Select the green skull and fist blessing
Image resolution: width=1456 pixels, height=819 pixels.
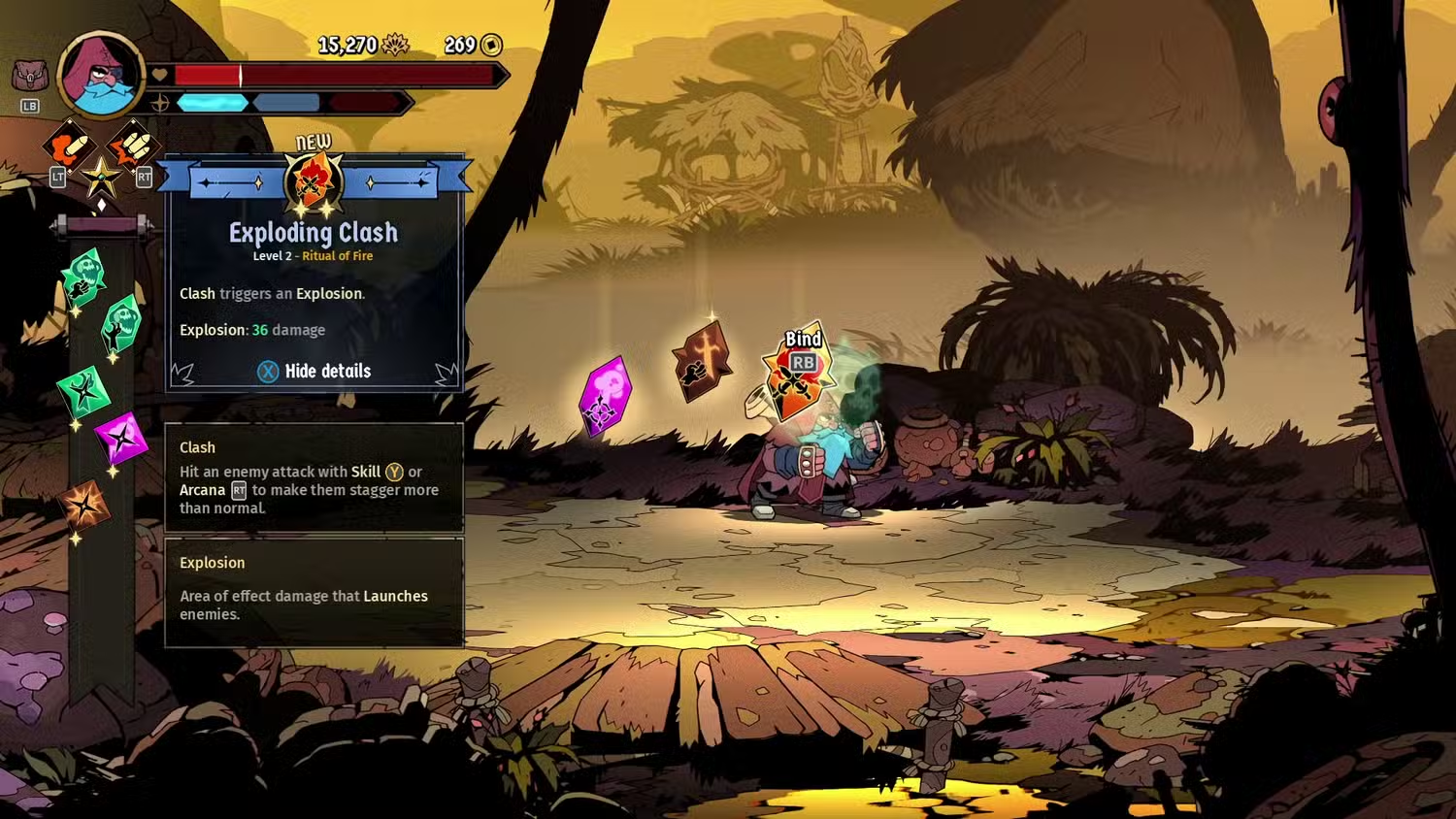83,277
